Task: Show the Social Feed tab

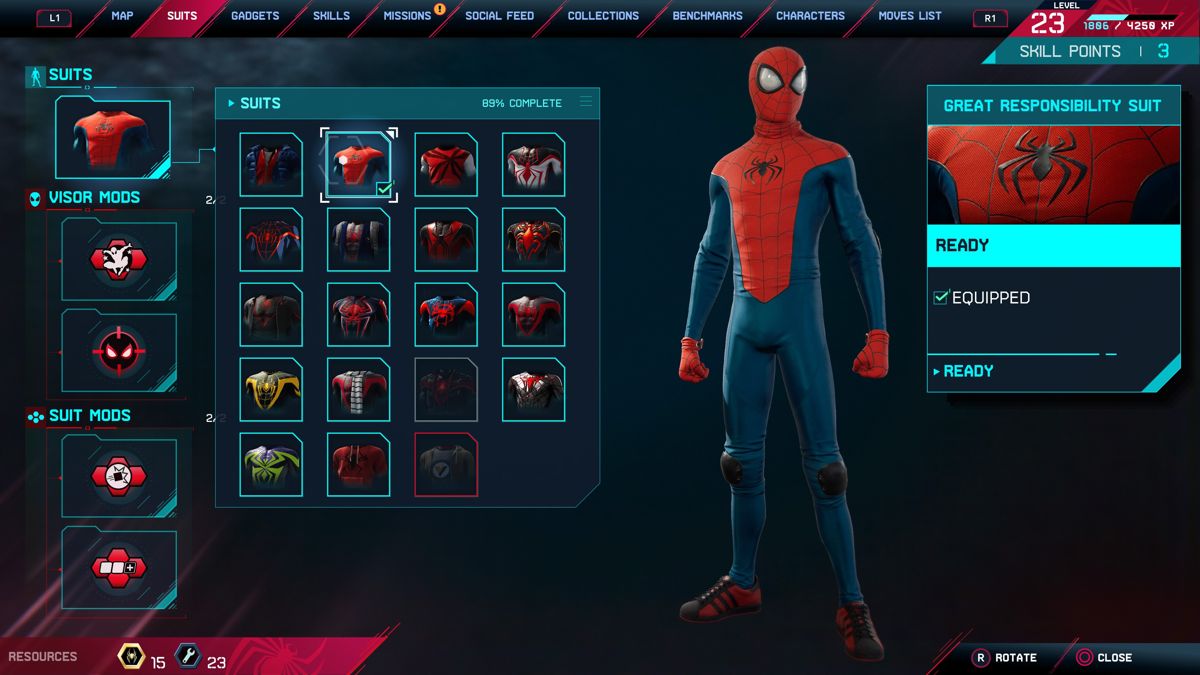Action: coord(499,16)
